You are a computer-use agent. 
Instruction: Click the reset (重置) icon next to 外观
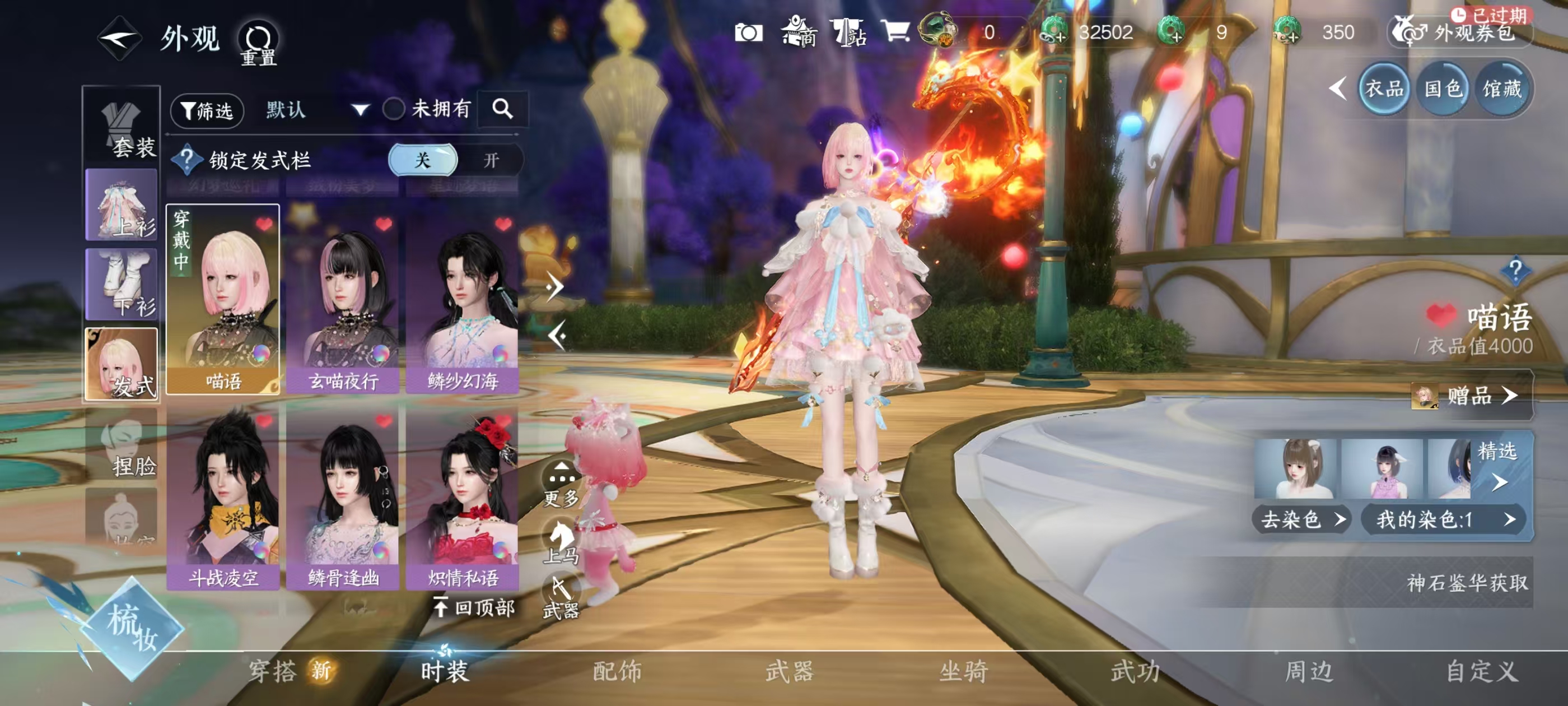click(x=258, y=38)
